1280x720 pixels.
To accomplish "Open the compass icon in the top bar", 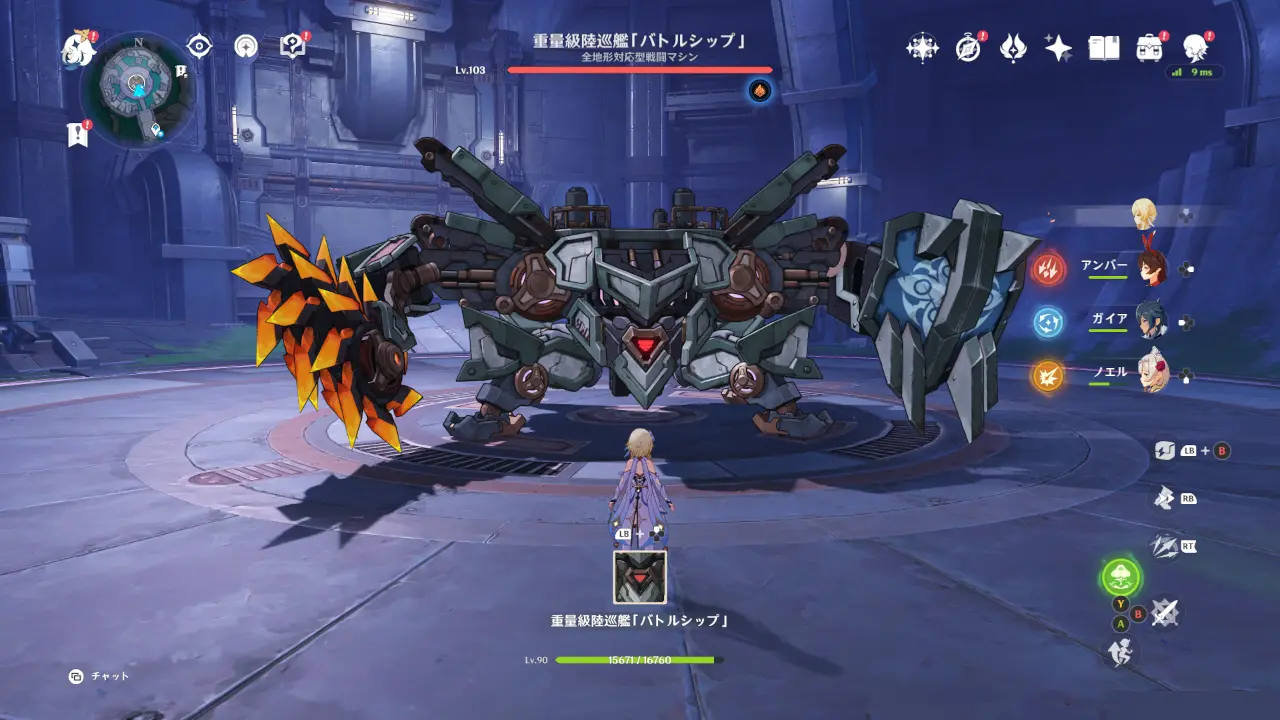I will point(968,48).
